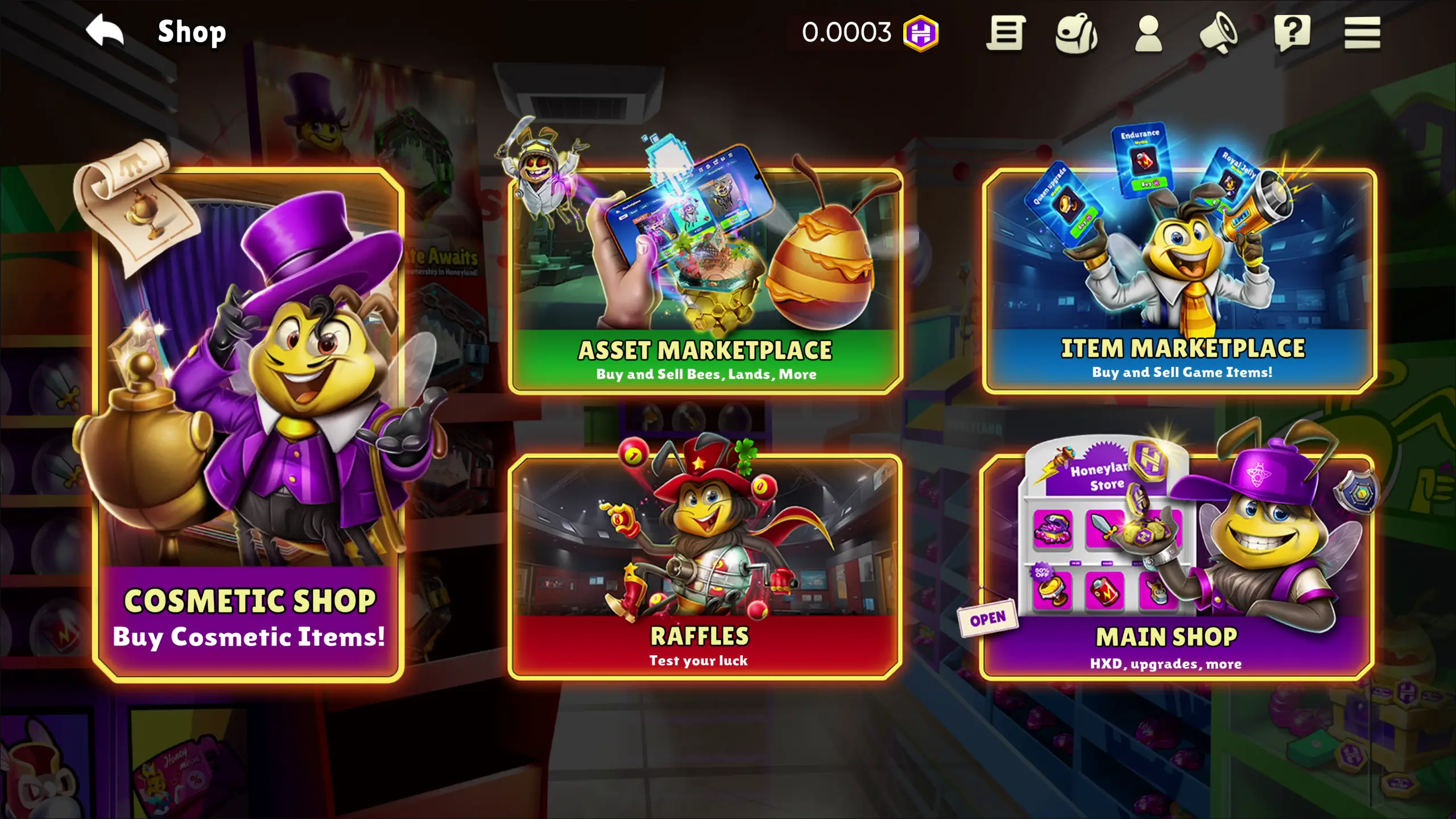Open the Main Shop

[x=1183, y=563]
